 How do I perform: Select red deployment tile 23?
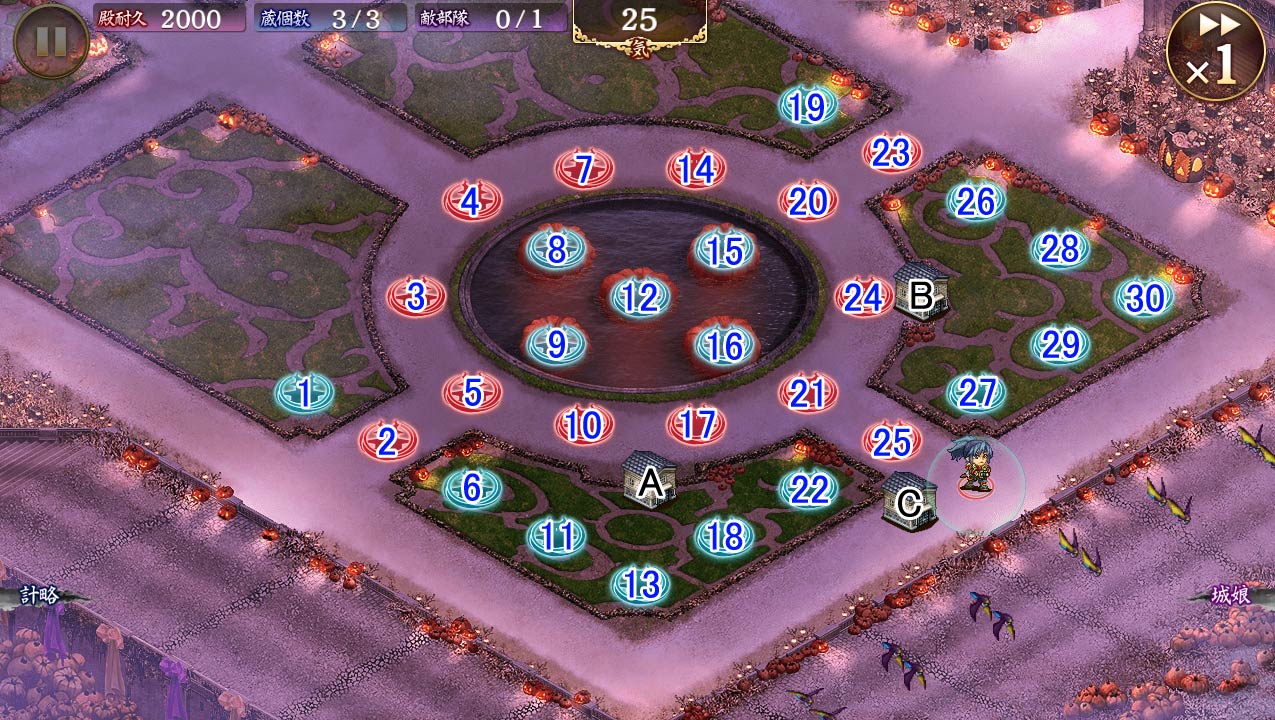[x=891, y=153]
